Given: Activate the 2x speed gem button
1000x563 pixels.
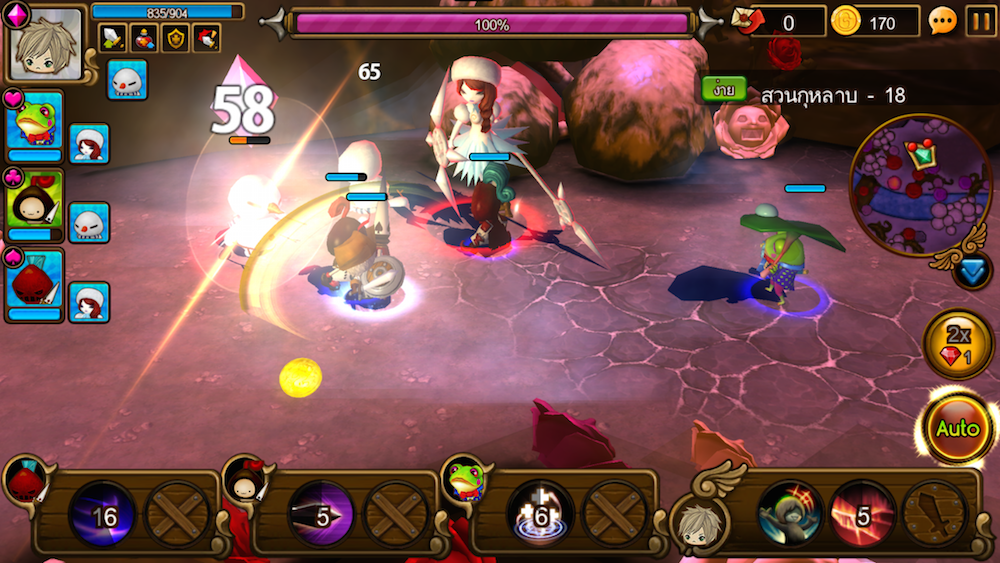Looking at the screenshot, I should click(x=957, y=344).
